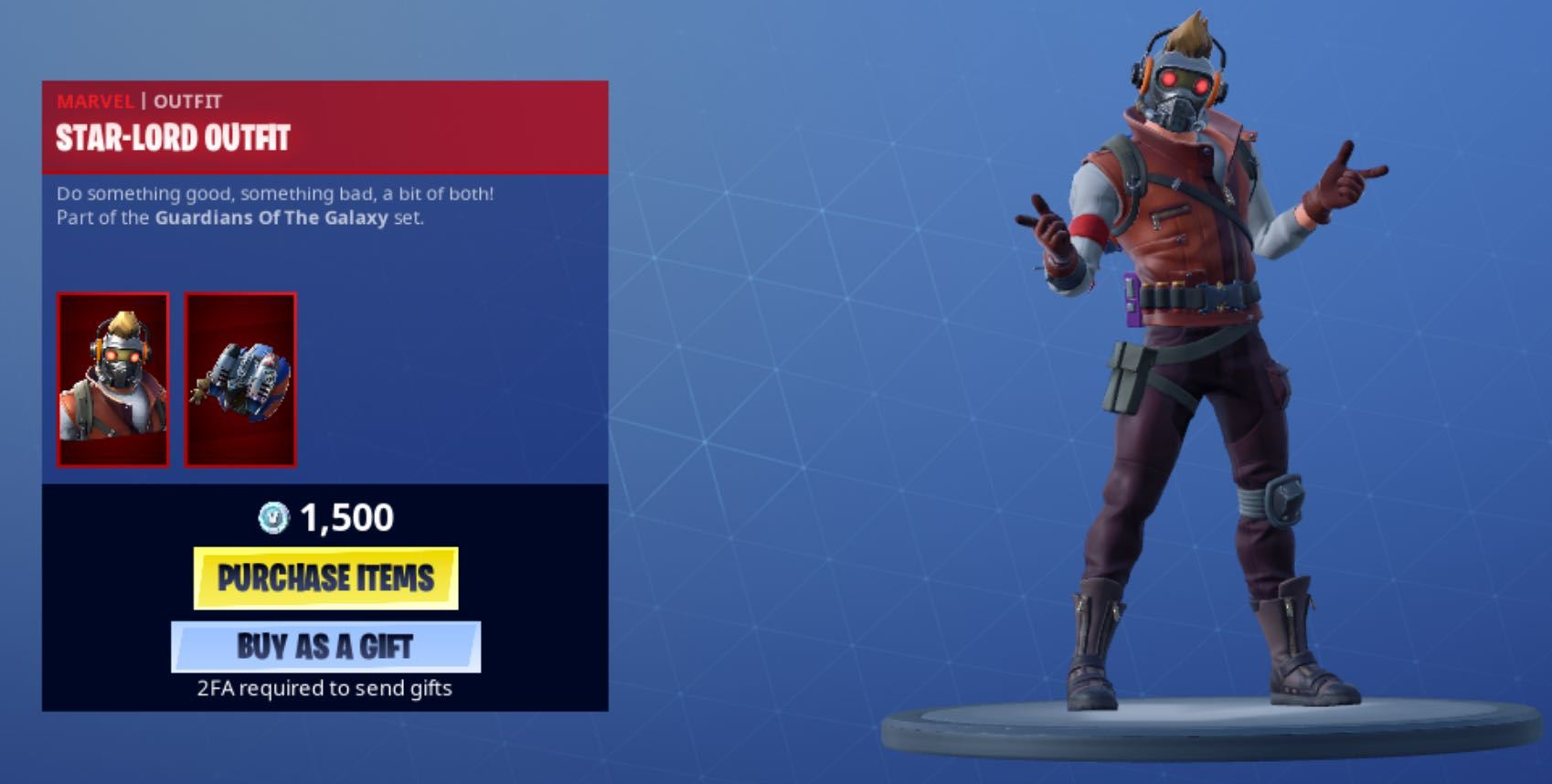The width and height of the screenshot is (1552, 784).
Task: Select the Star-Lord outfit thumbnail
Action: (113, 379)
